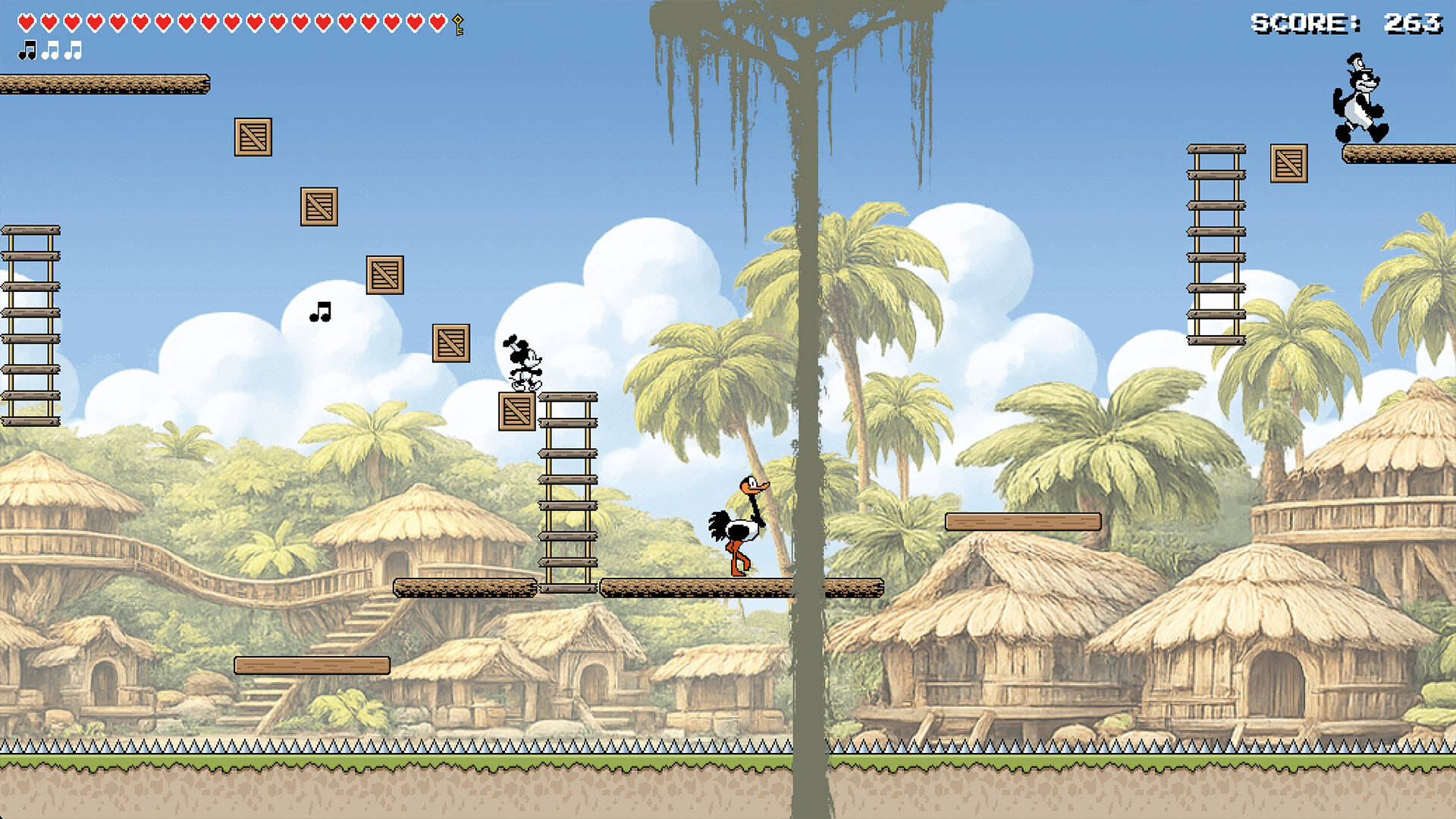Click the black music note icon below the hearts
This screenshot has height=819, width=1456.
point(27,50)
